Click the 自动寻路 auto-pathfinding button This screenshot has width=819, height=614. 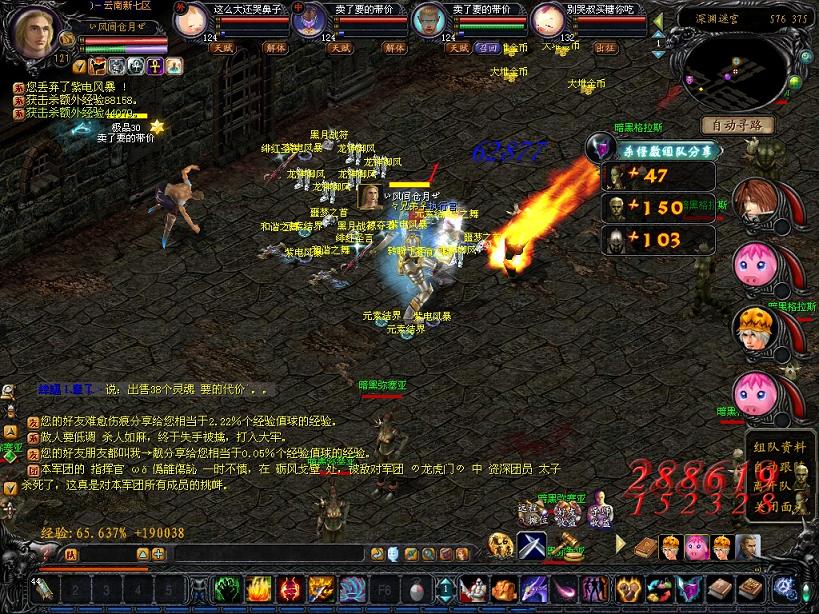pos(738,125)
